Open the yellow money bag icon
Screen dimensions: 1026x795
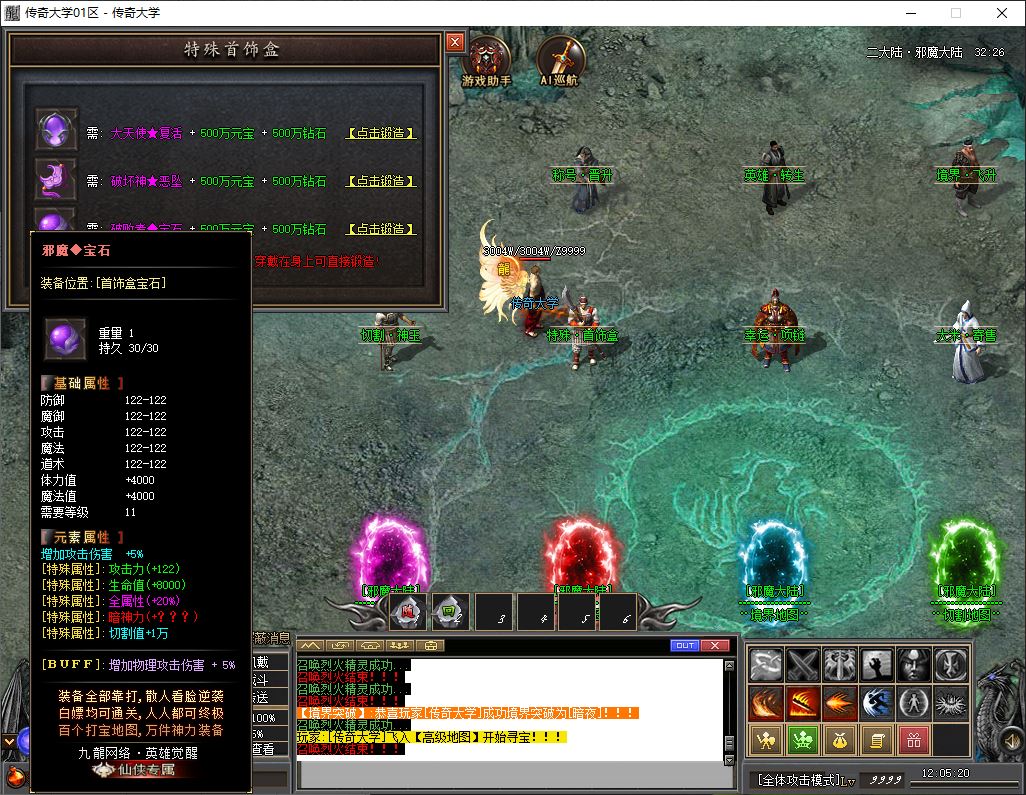click(x=840, y=740)
